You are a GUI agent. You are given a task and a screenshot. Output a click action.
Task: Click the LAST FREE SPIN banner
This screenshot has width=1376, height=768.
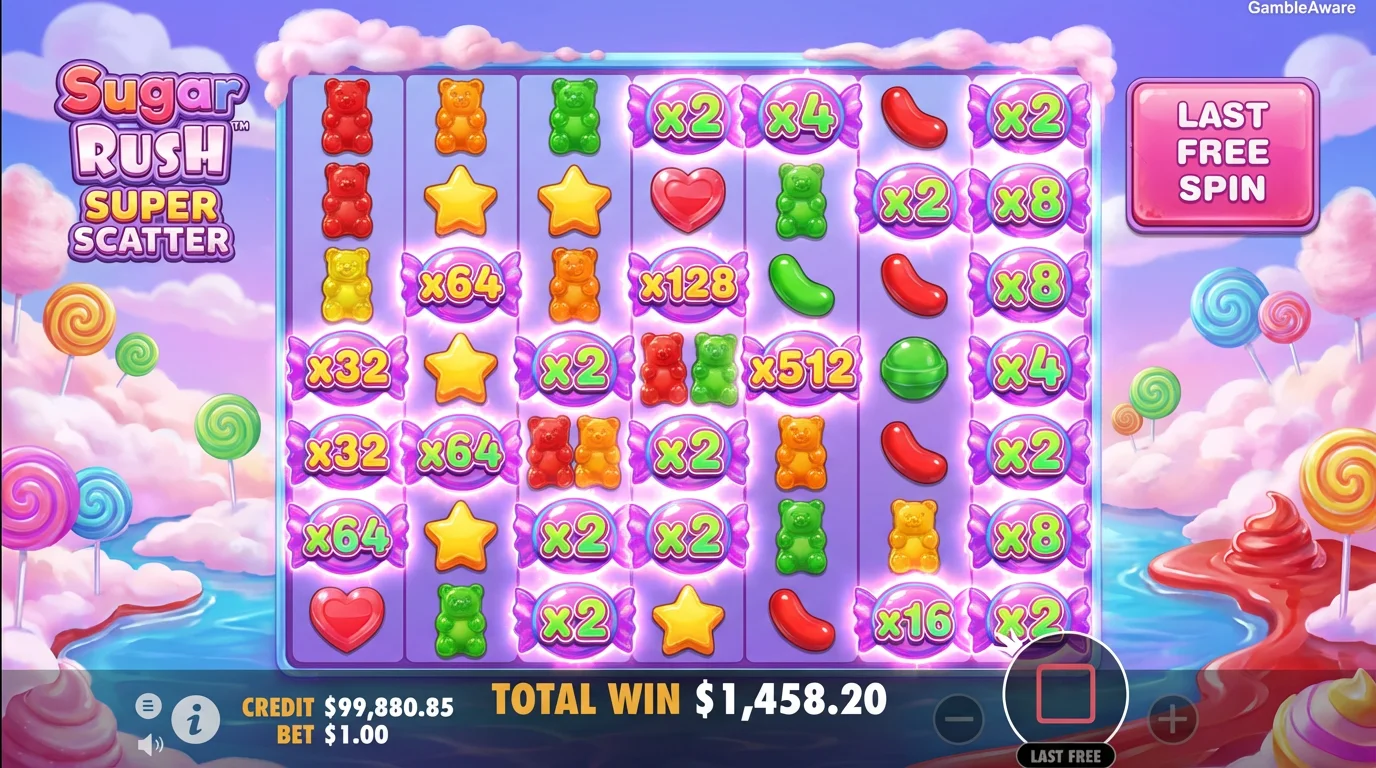[1222, 152]
